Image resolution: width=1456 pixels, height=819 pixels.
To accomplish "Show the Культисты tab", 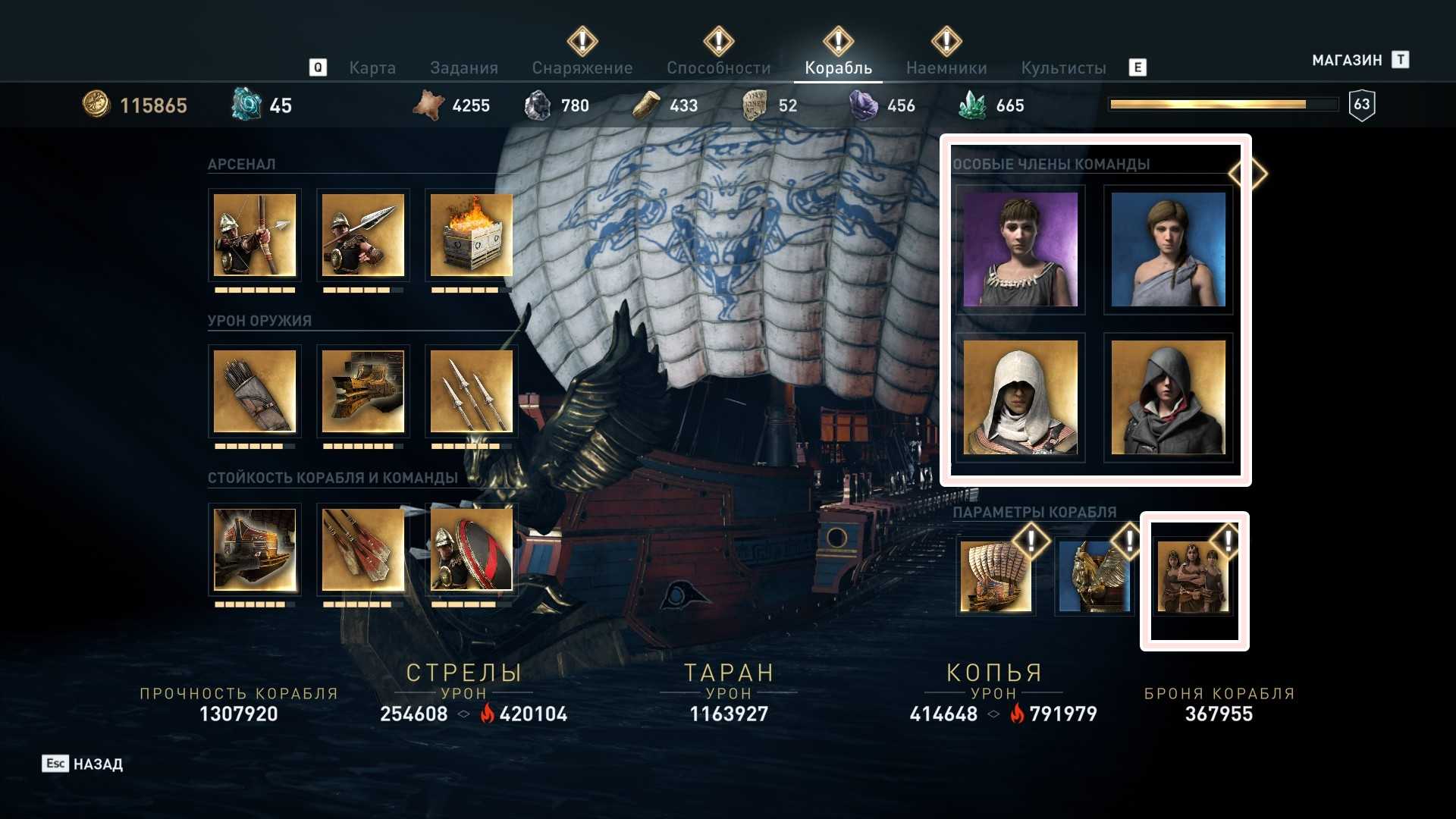I will pyautogui.click(x=1063, y=68).
